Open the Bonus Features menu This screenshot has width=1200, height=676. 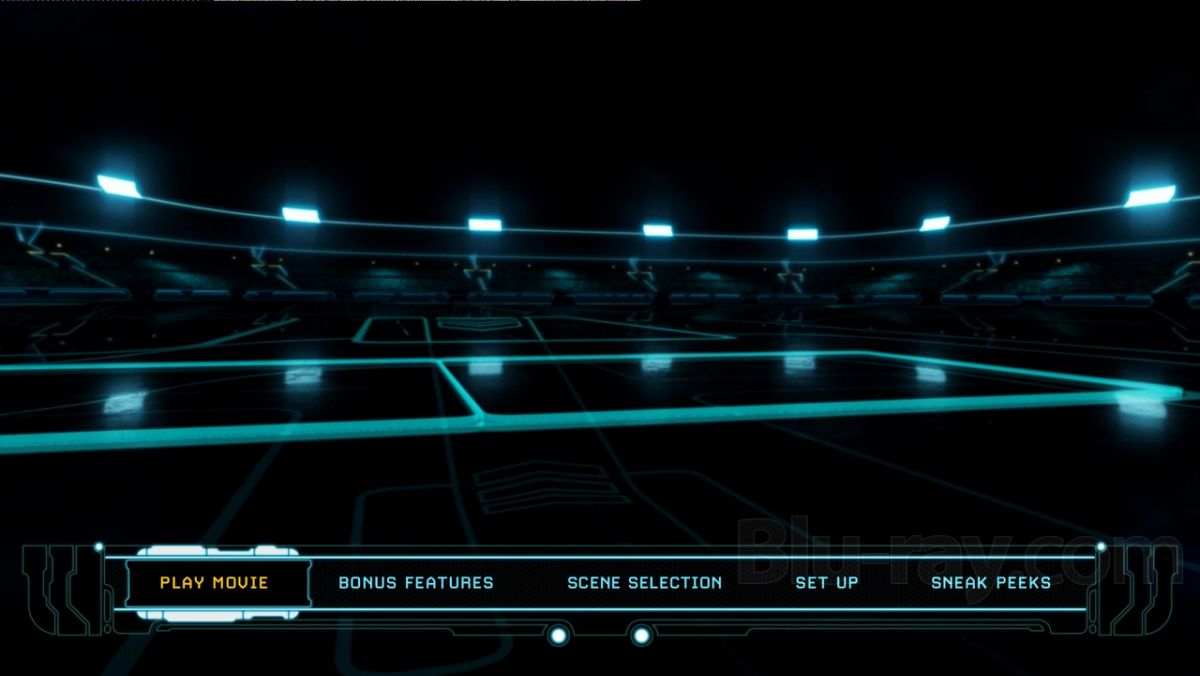[x=416, y=582]
